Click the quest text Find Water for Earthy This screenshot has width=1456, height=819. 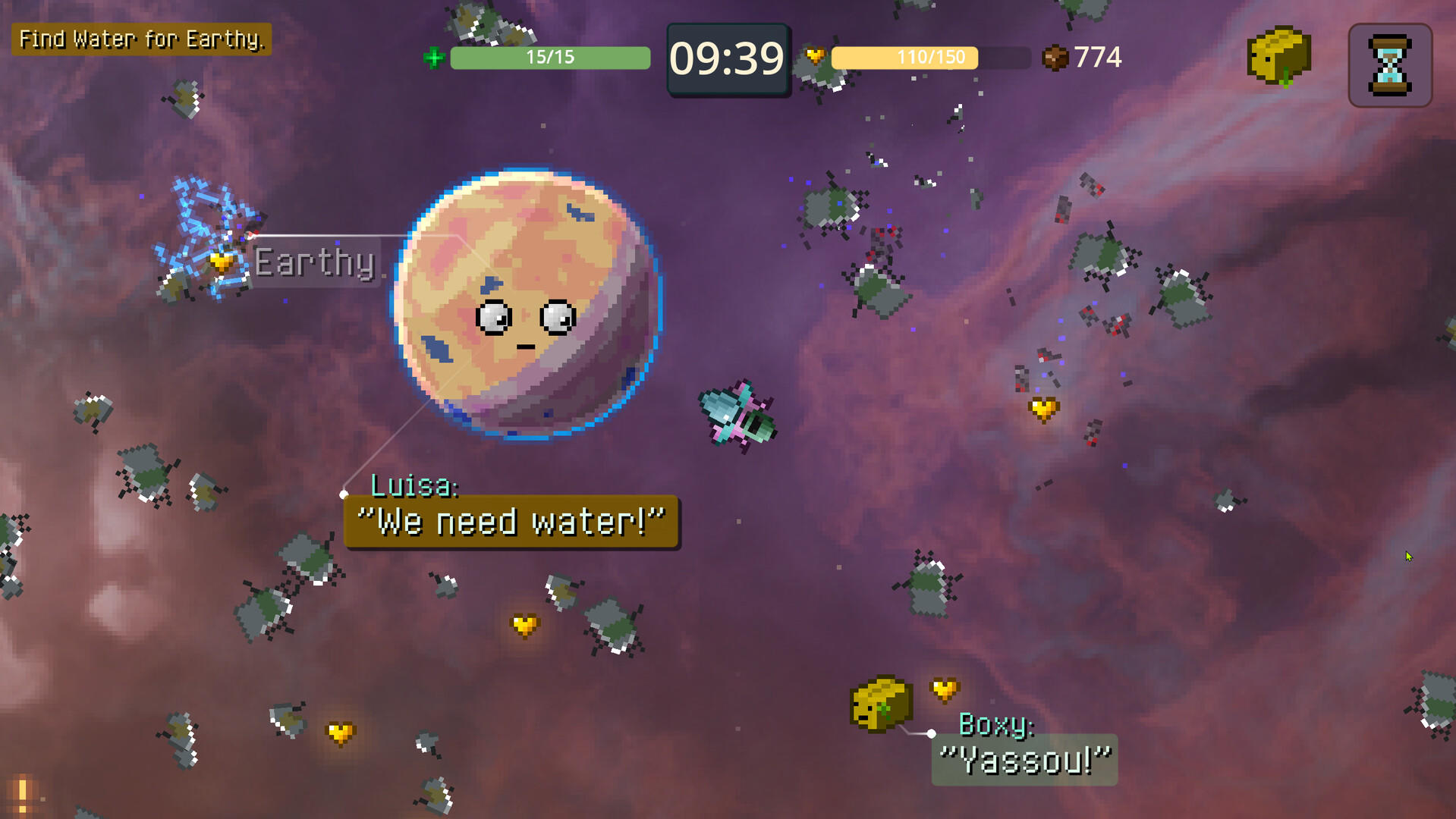point(140,39)
